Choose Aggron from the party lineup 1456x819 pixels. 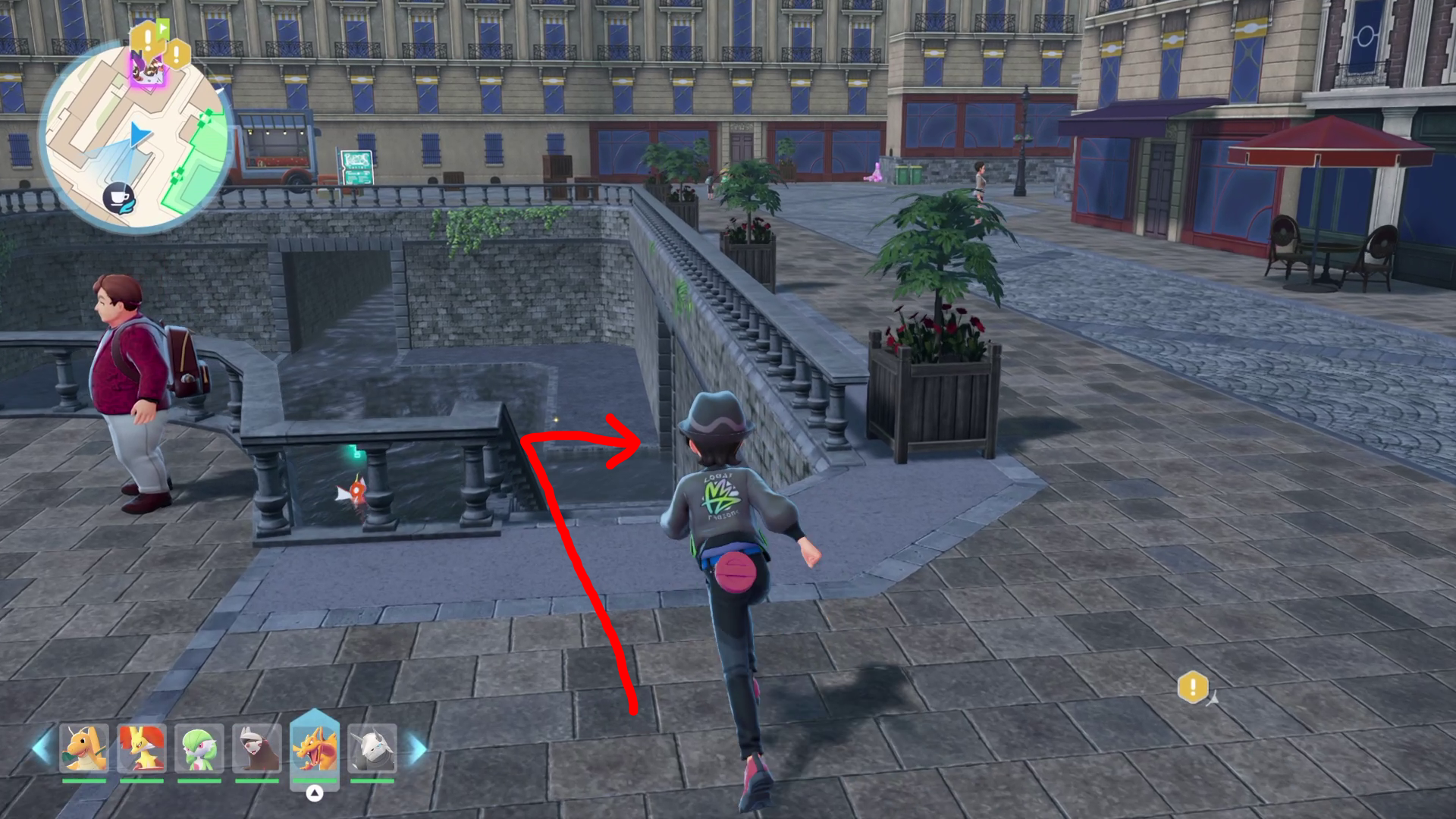pos(372,748)
